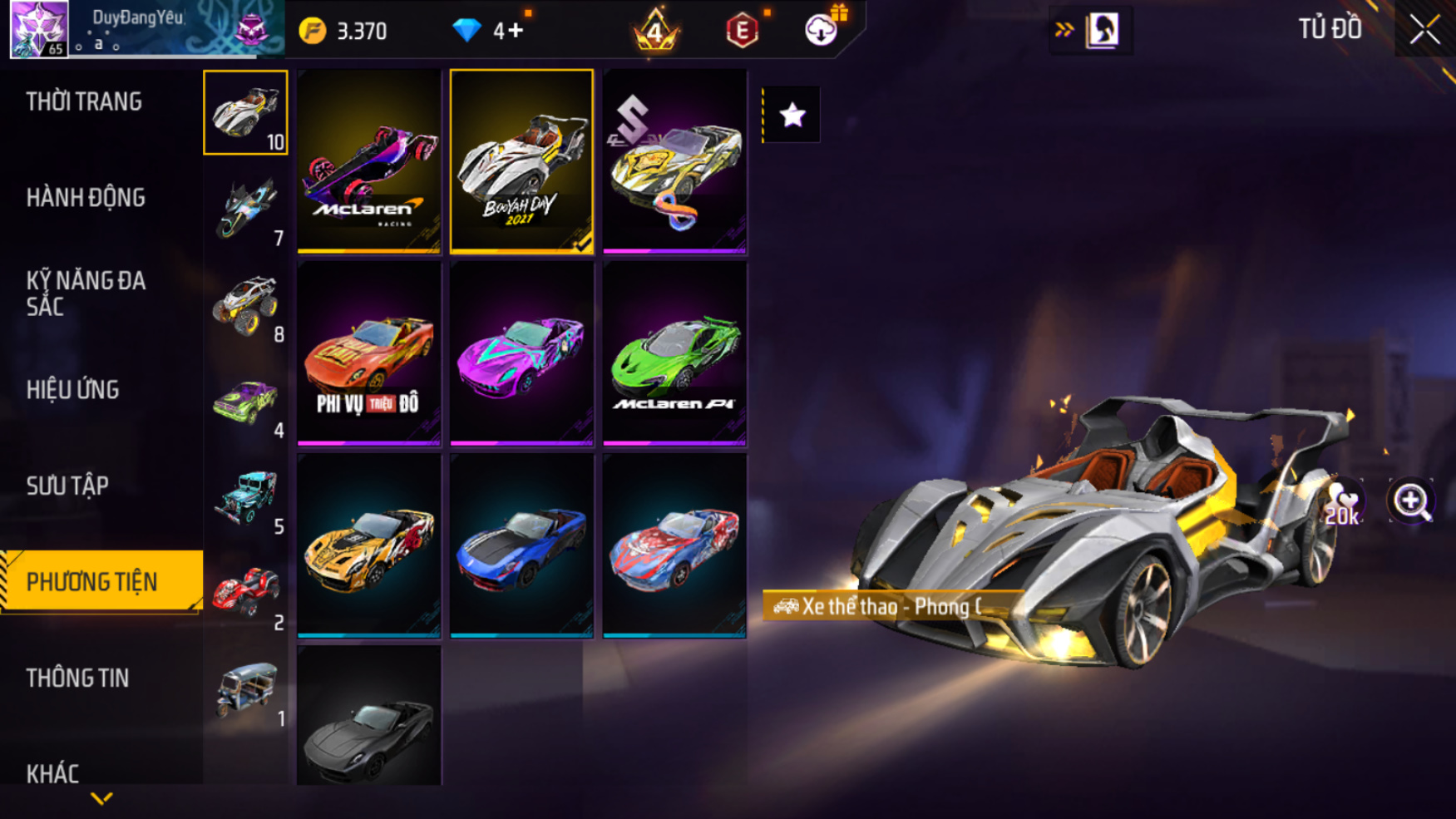Open Kỹ Năng Đa Sắc section

pyautogui.click(x=86, y=293)
